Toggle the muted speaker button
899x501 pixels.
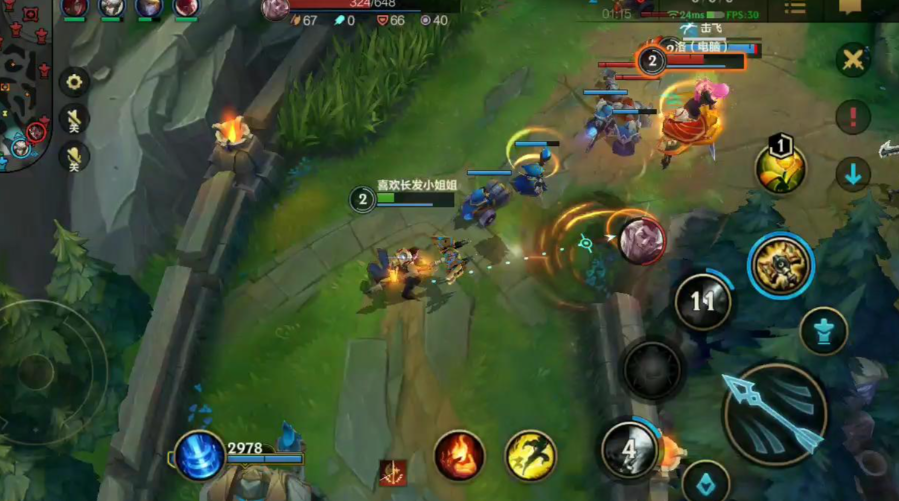[74, 119]
